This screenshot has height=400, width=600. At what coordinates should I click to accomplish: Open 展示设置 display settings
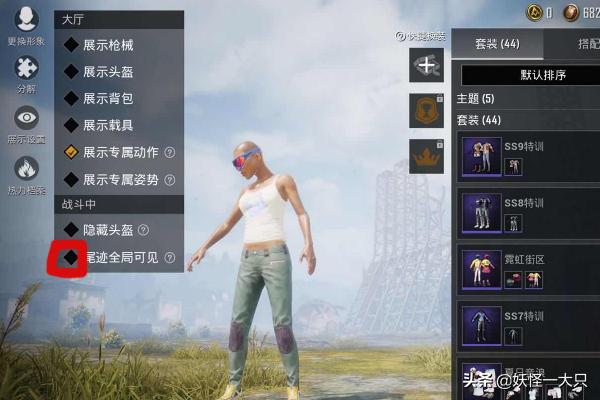pyautogui.click(x=26, y=121)
